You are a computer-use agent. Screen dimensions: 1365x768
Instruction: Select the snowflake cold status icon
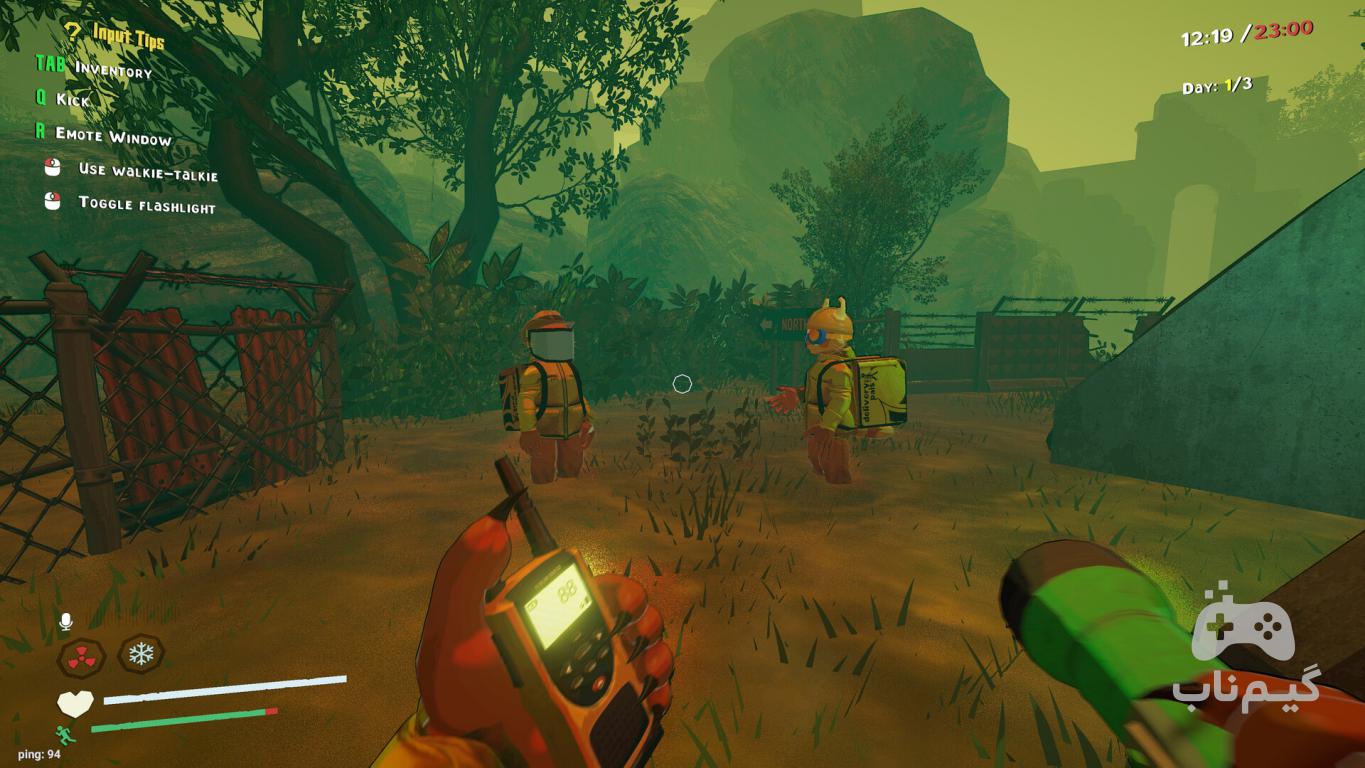pos(141,654)
